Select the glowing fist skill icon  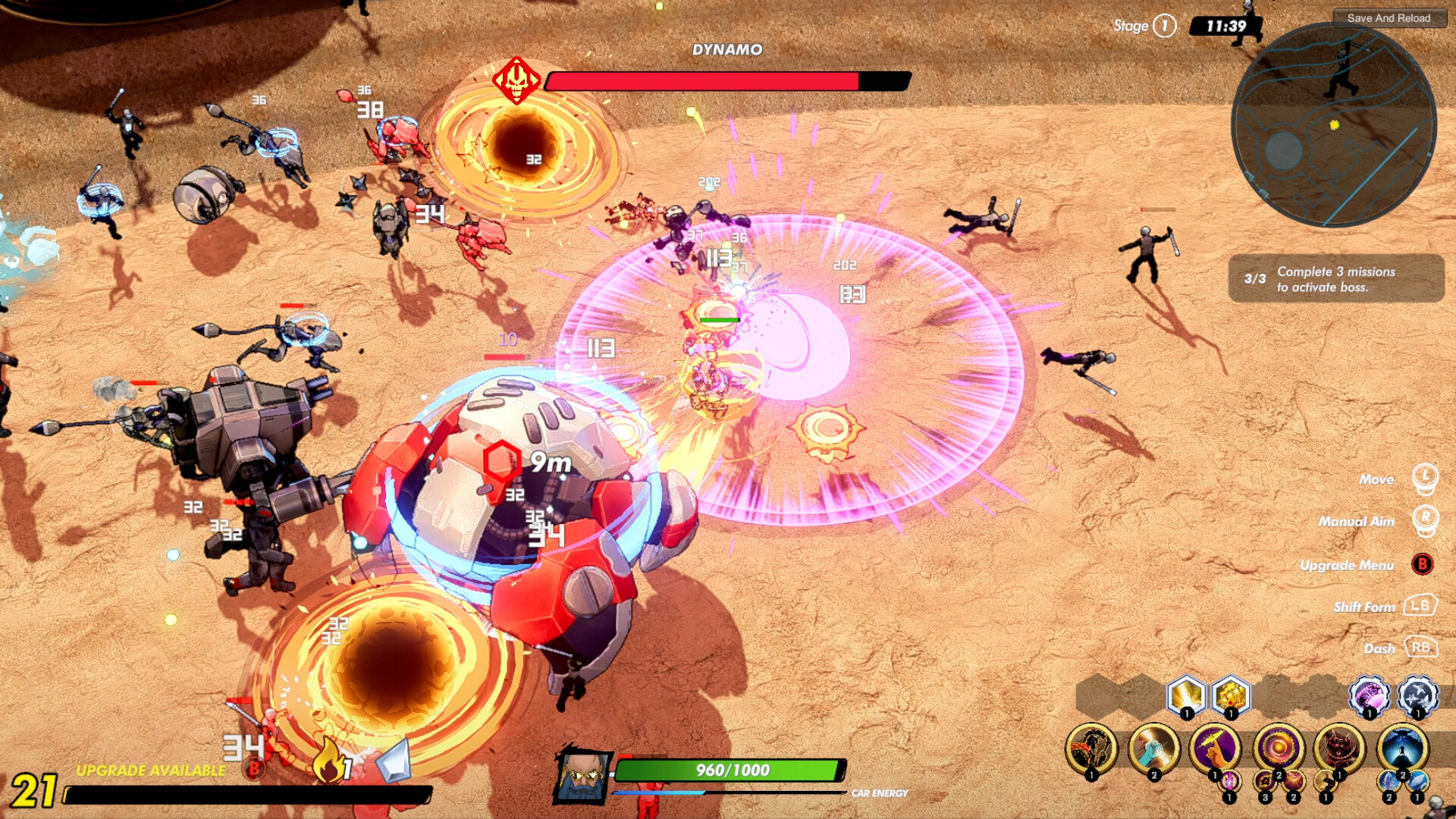[1153, 748]
